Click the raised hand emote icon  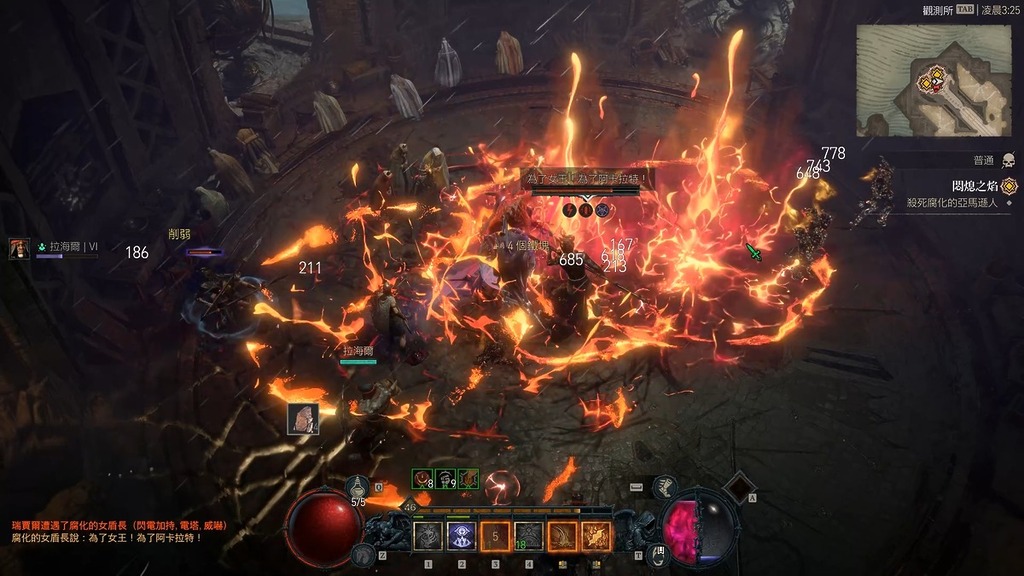(658, 552)
